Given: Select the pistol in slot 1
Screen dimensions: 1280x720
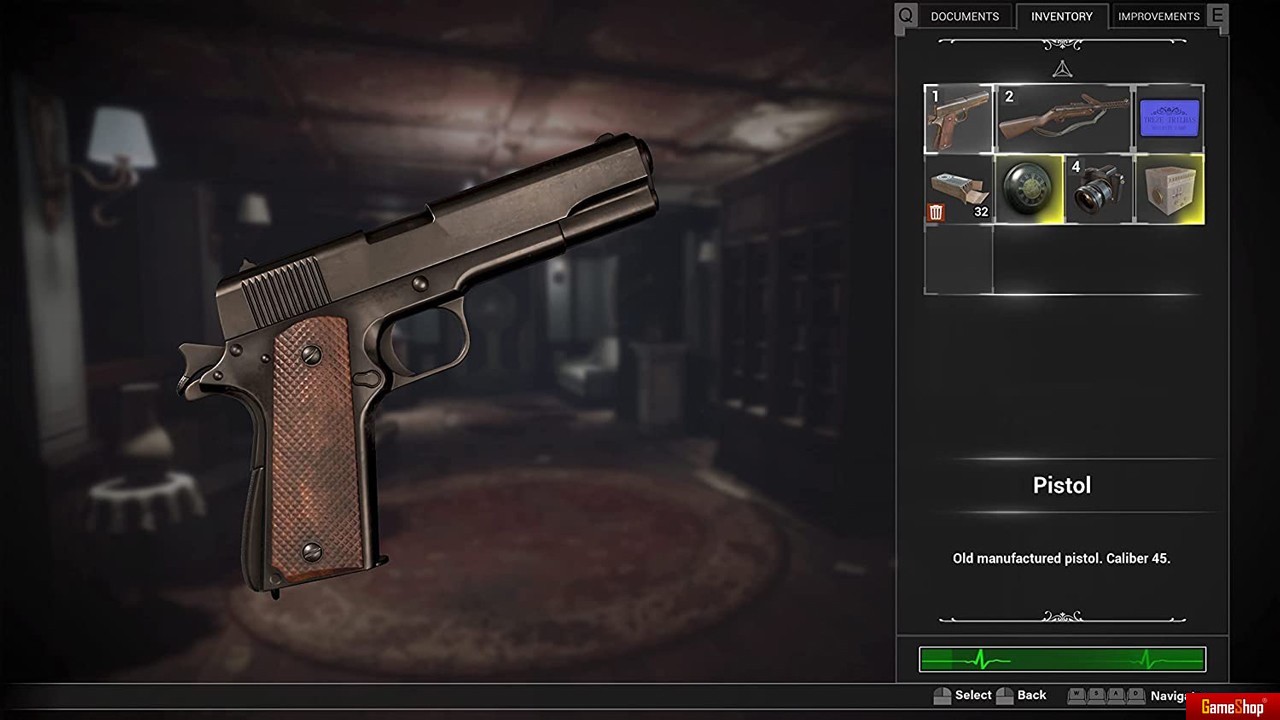Looking at the screenshot, I should click(x=958, y=119).
